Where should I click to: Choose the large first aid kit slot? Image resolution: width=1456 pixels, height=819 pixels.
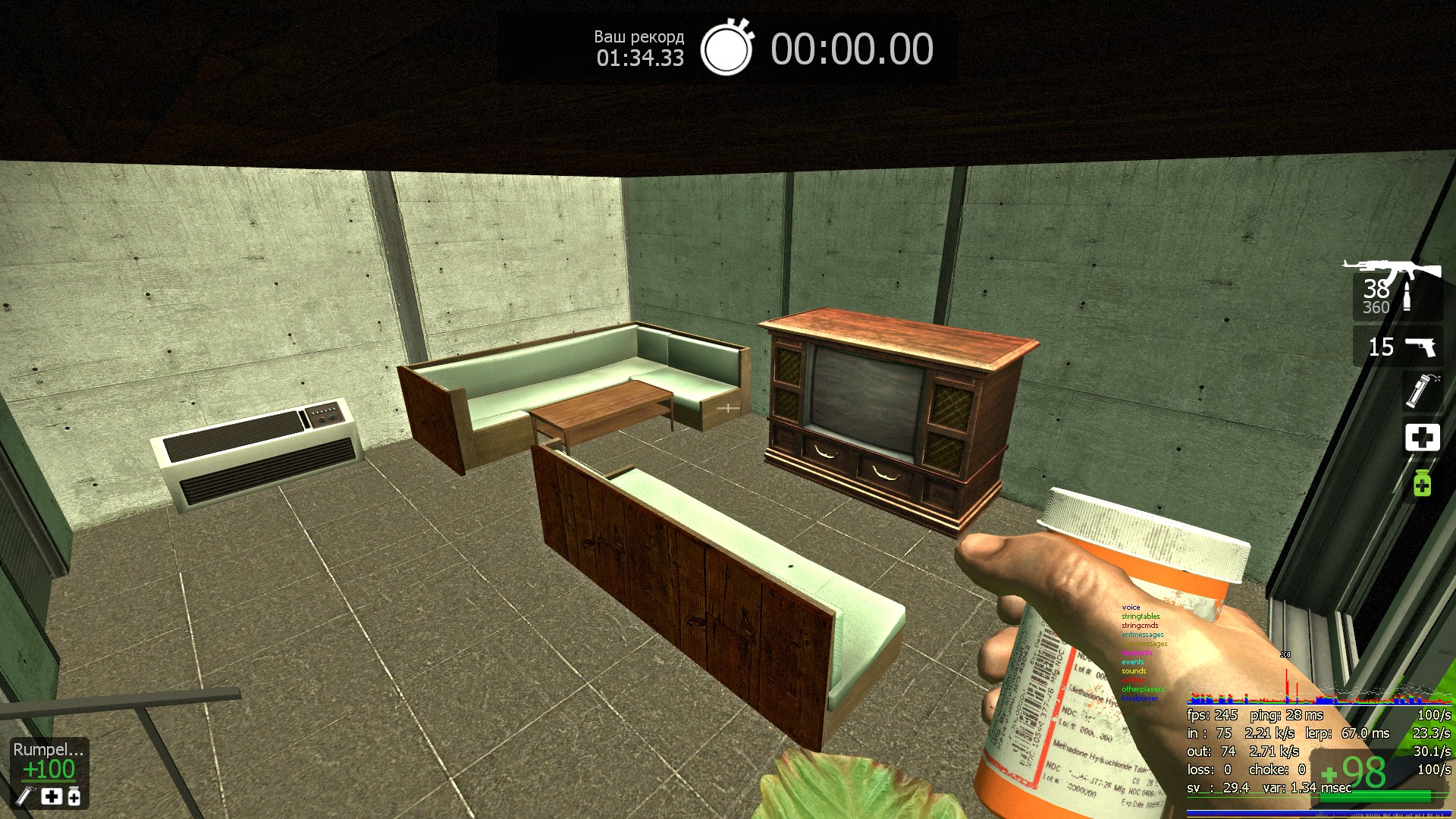pyautogui.click(x=1422, y=437)
